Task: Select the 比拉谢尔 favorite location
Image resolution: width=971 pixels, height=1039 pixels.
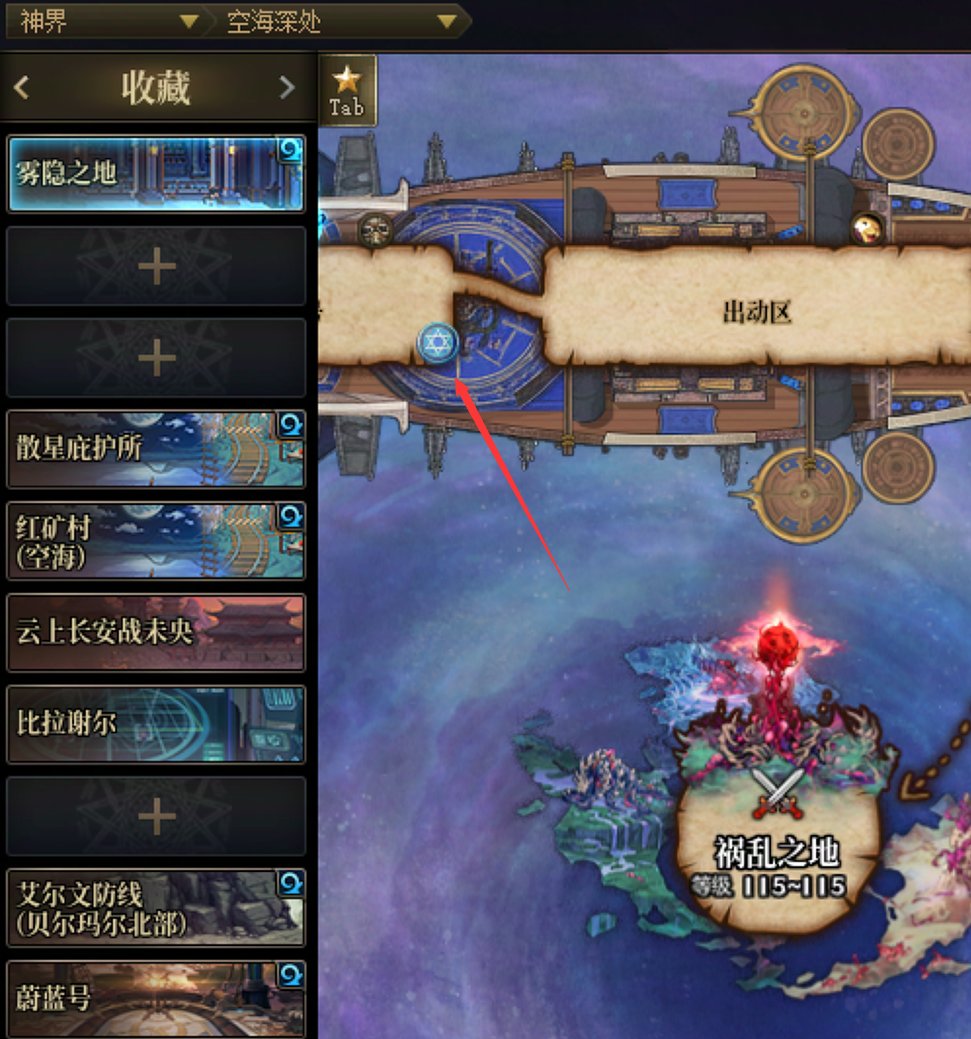Action: point(155,724)
